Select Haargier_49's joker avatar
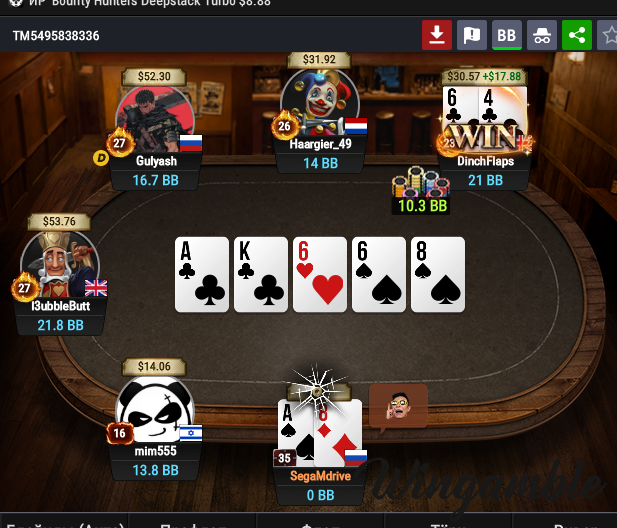The height and width of the screenshot is (528, 617). pyautogui.click(x=320, y=104)
